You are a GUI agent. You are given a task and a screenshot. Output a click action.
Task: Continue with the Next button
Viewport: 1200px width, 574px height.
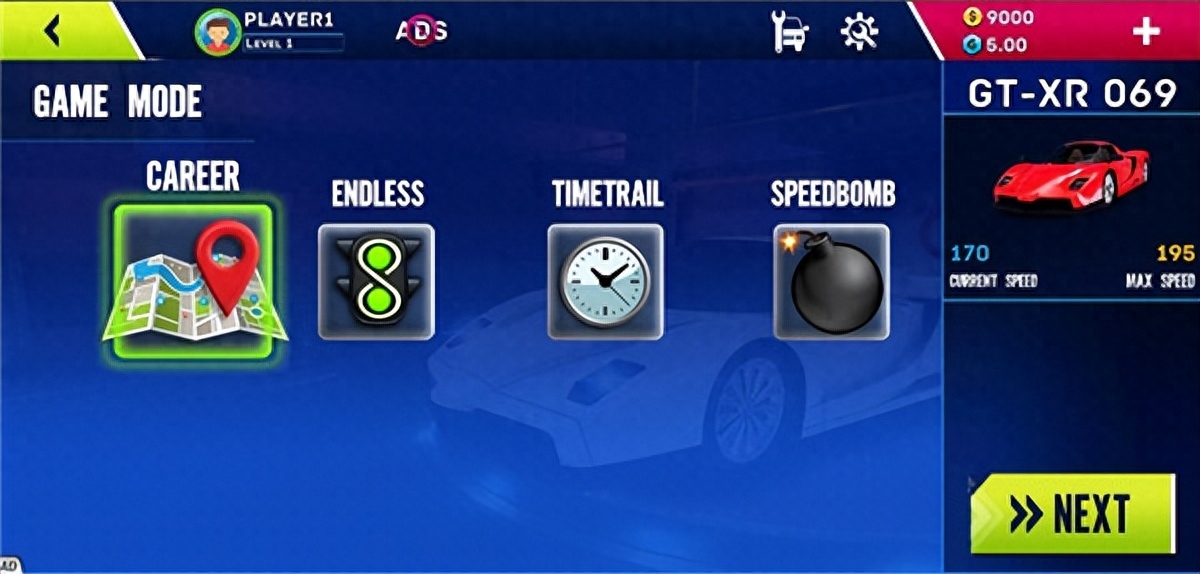[x=1071, y=514]
